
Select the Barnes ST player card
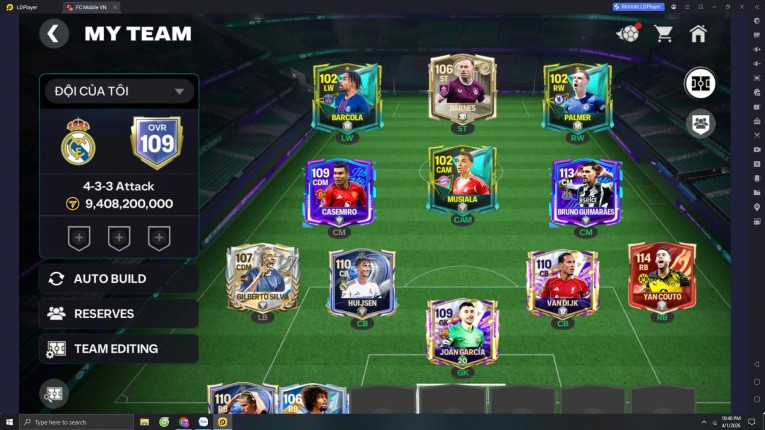tap(462, 88)
